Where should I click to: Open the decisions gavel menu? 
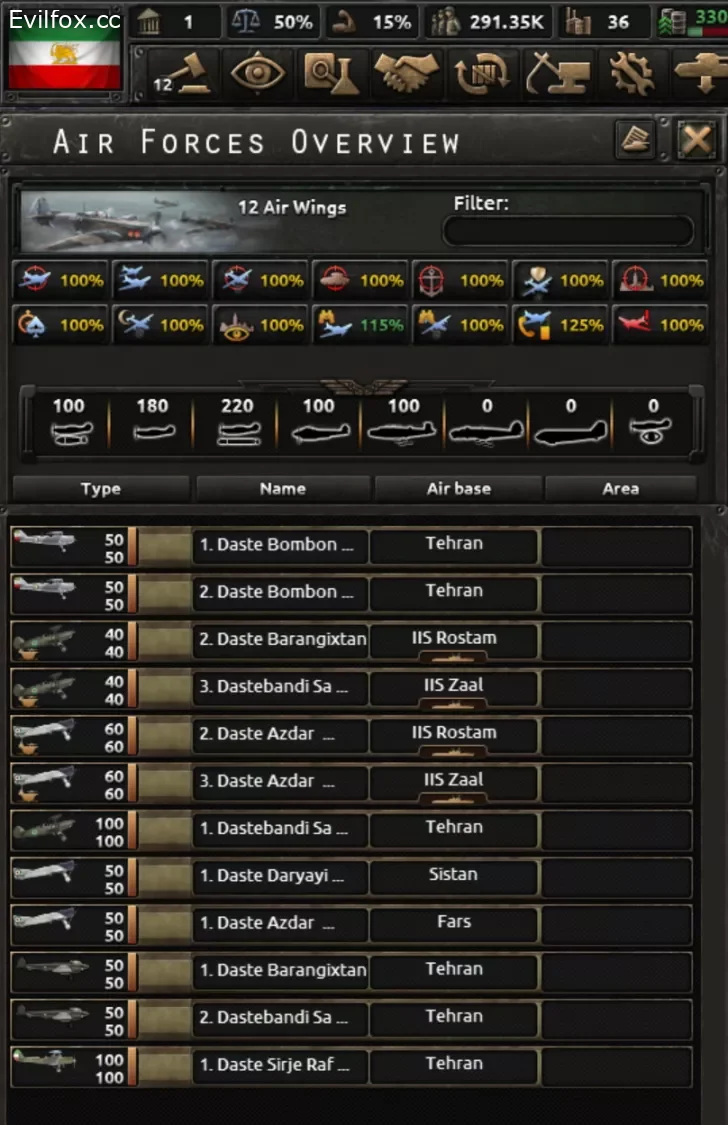(x=186, y=75)
